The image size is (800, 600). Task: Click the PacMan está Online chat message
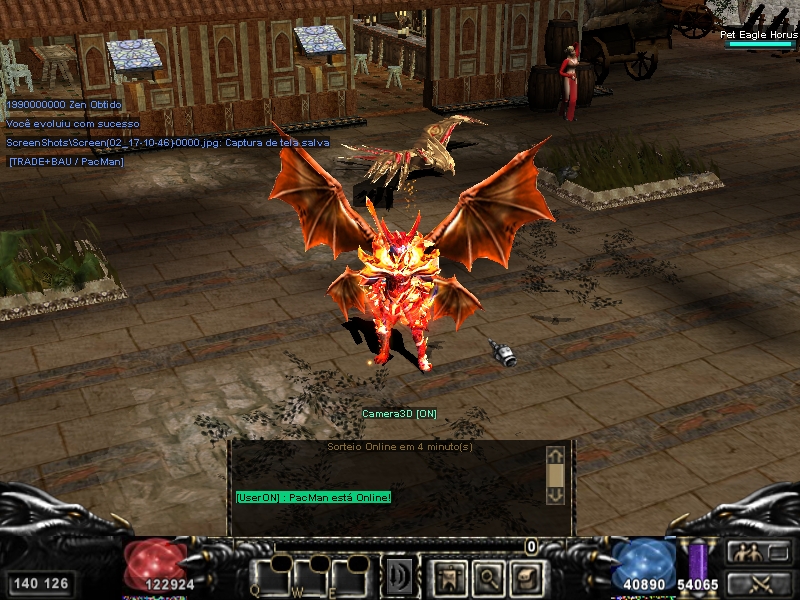313,497
